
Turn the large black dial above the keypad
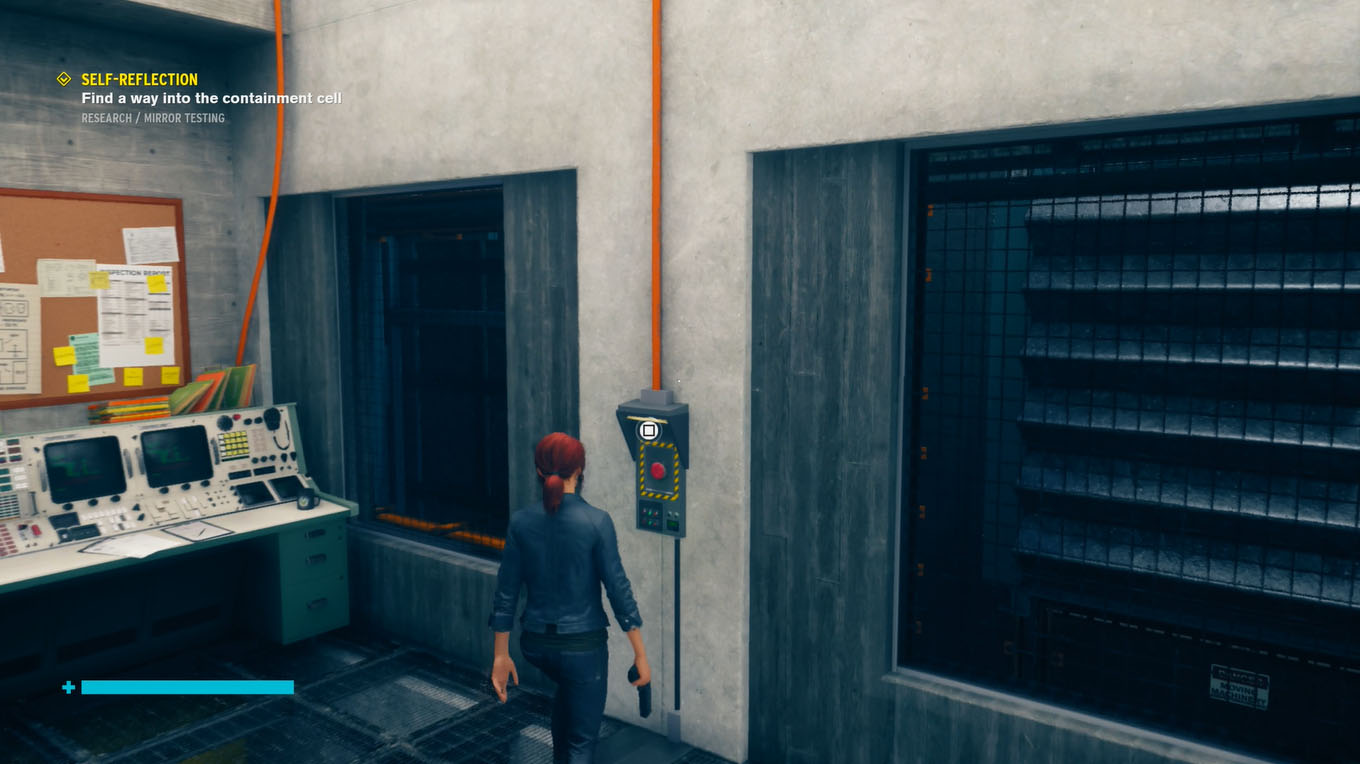(x=224, y=423)
